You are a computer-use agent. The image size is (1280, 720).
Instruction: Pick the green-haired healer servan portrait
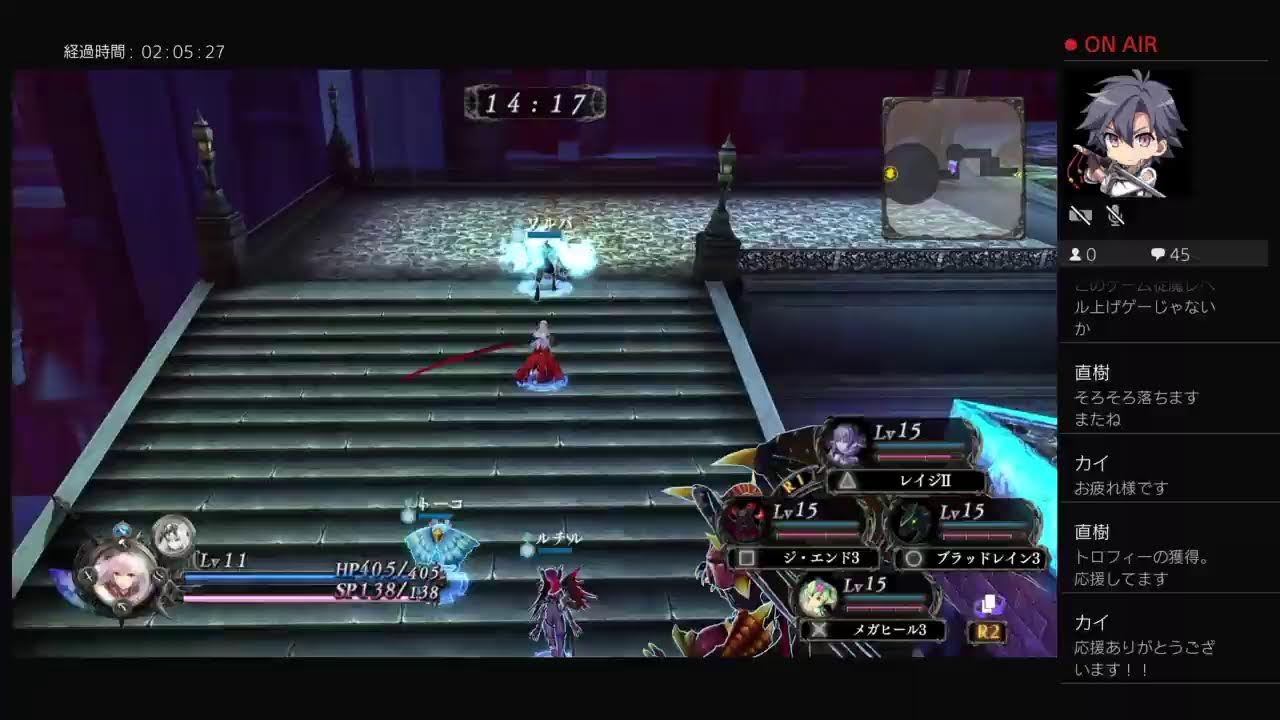[817, 598]
